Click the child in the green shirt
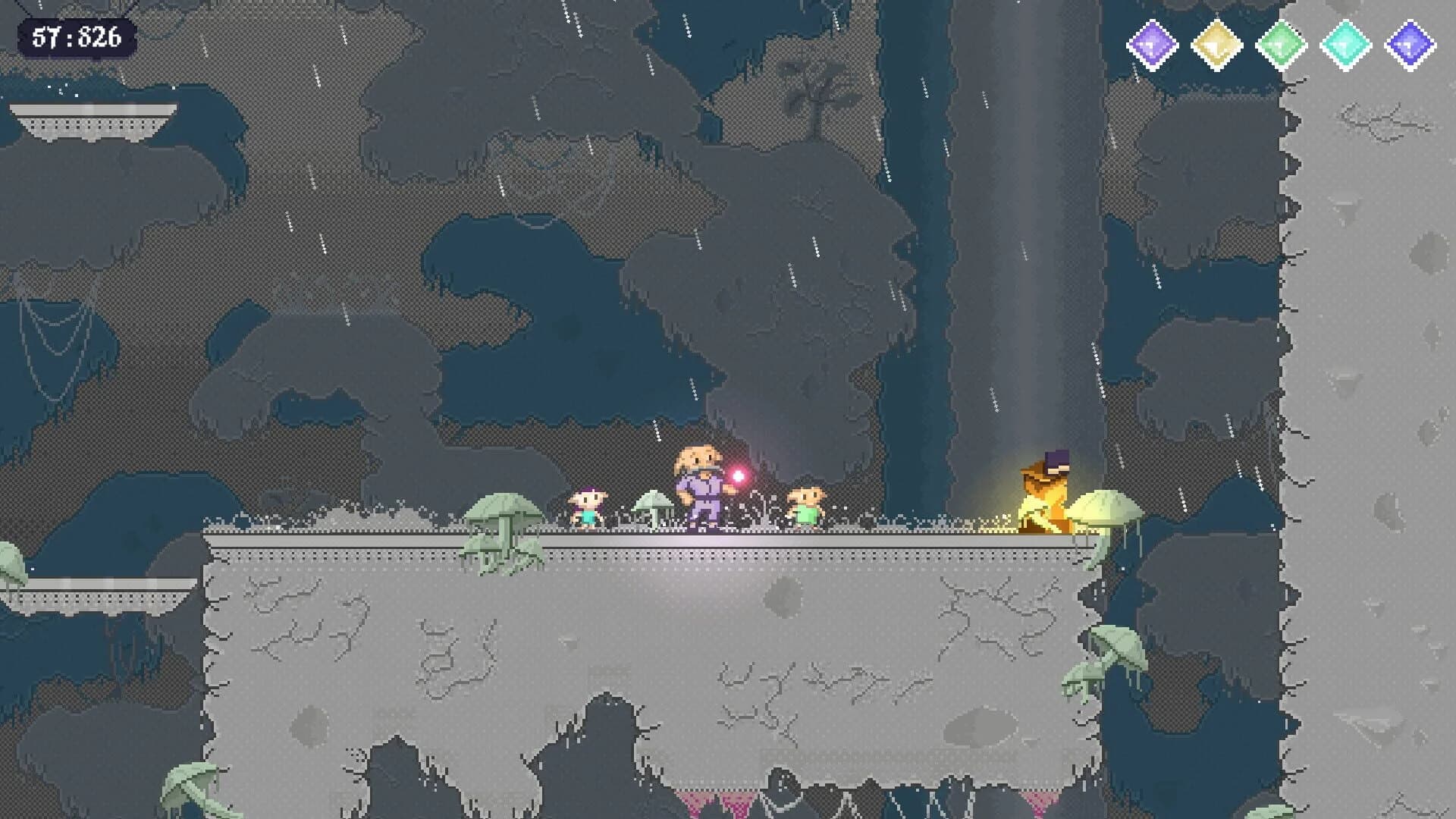Viewport: 1456px width, 819px height. [807, 504]
